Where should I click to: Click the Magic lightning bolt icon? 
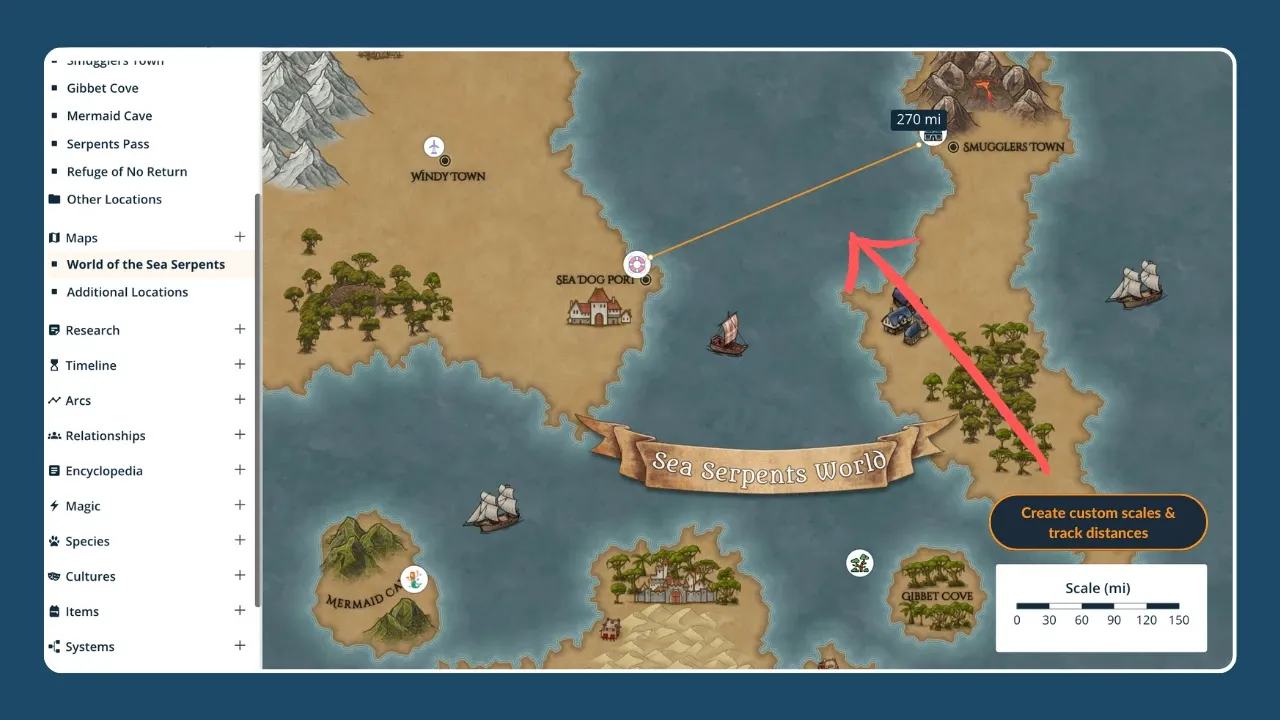54,506
